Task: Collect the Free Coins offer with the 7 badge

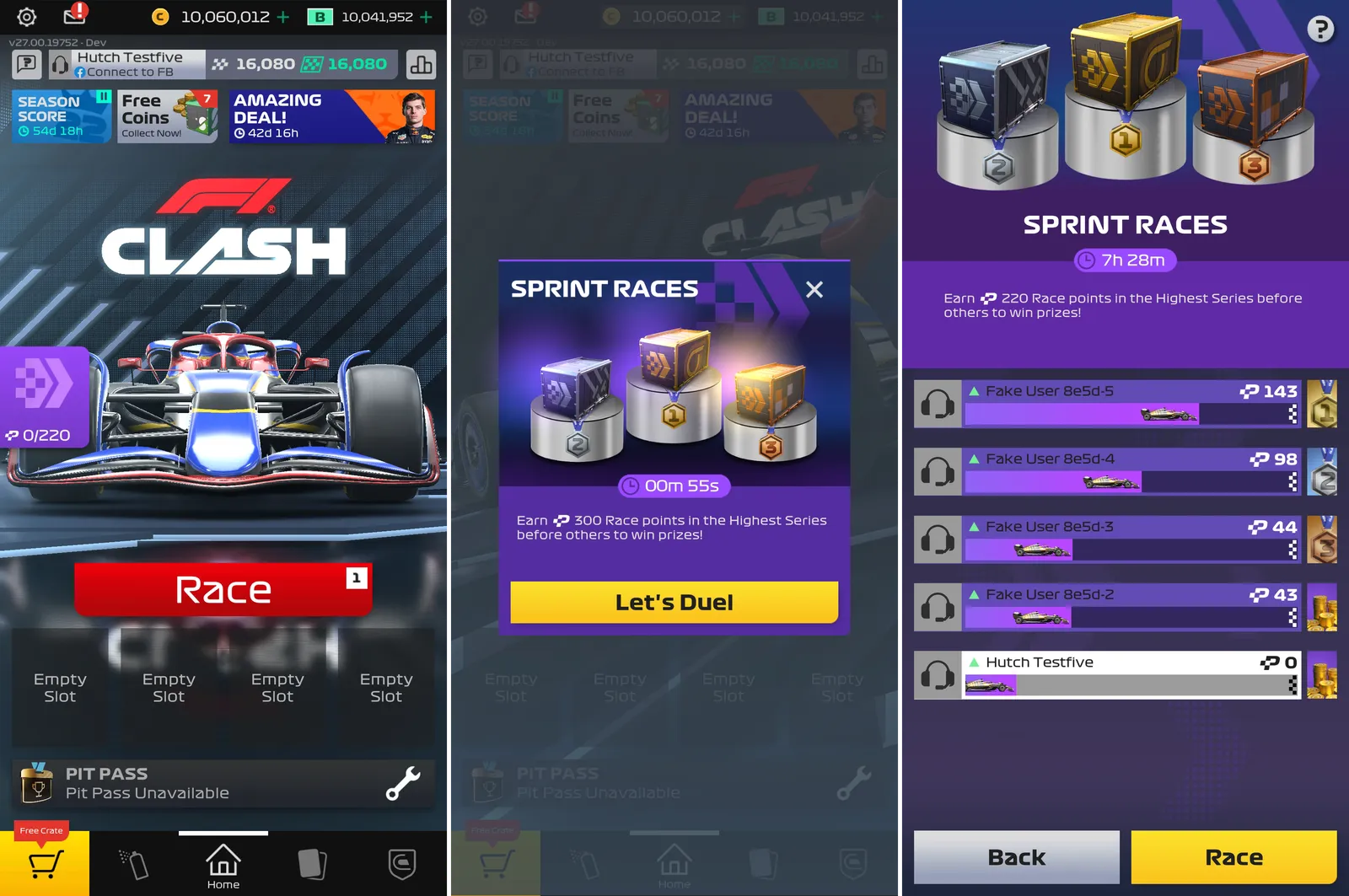Action: 168,116
